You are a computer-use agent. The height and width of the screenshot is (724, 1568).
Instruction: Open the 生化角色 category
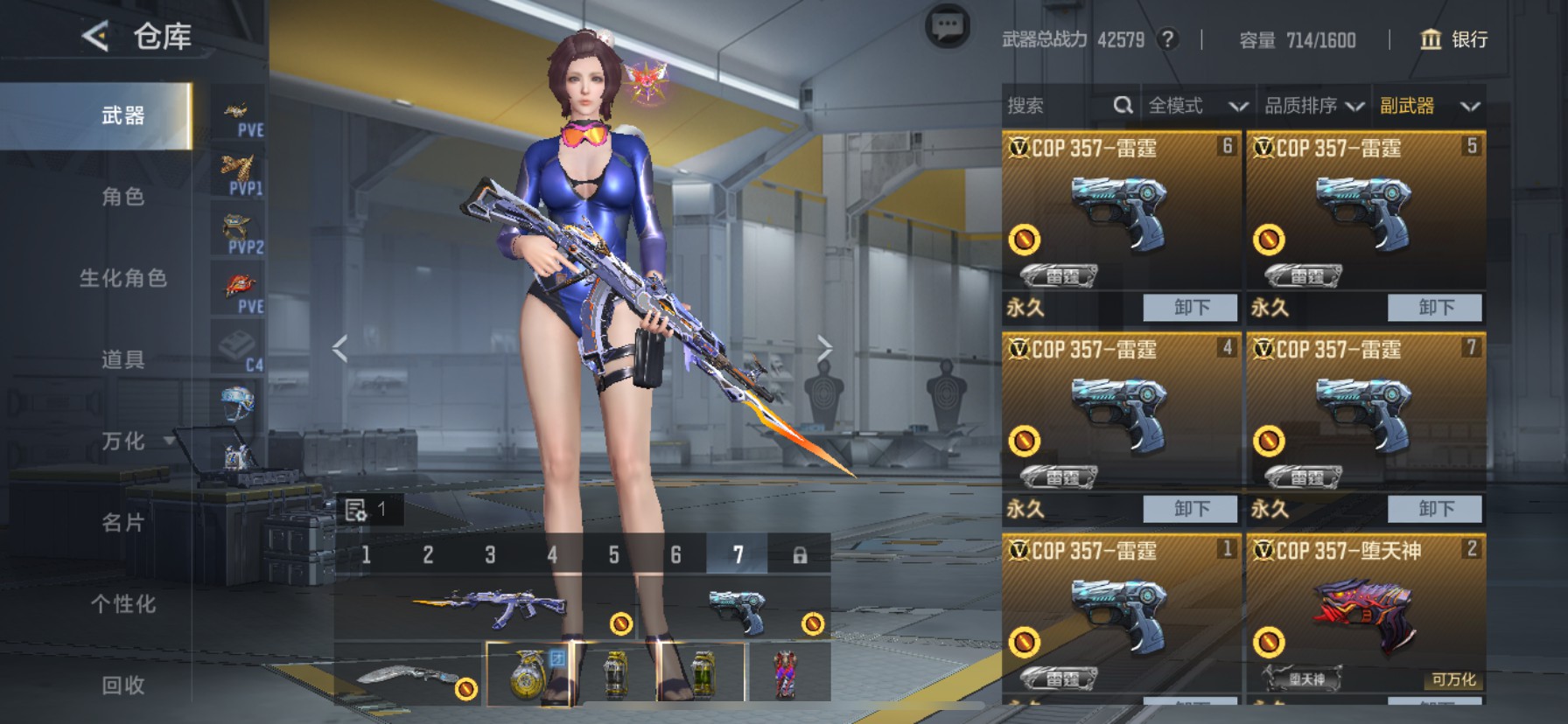(122, 278)
